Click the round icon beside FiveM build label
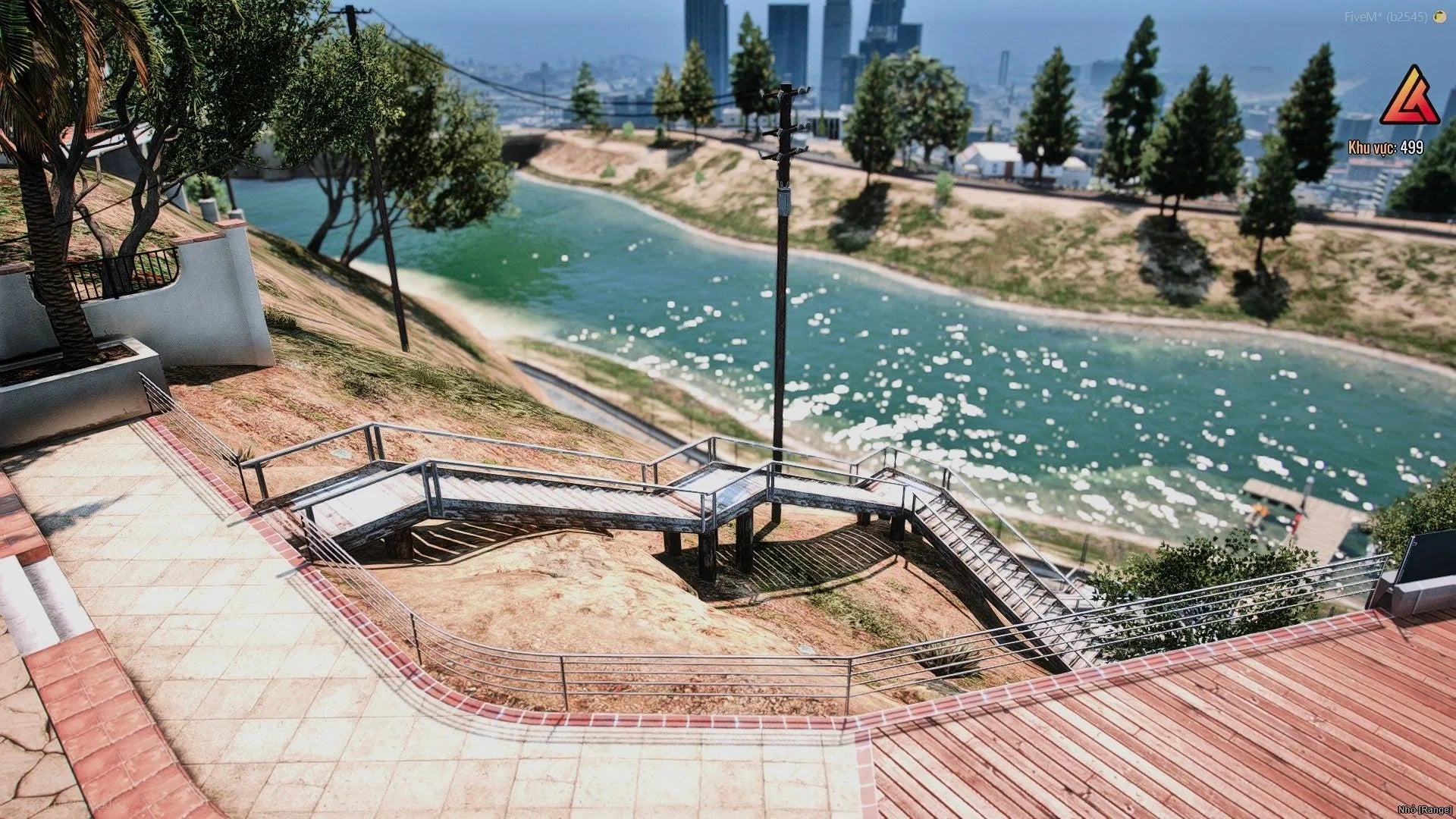Viewport: 1456px width, 819px height. (x=1439, y=17)
